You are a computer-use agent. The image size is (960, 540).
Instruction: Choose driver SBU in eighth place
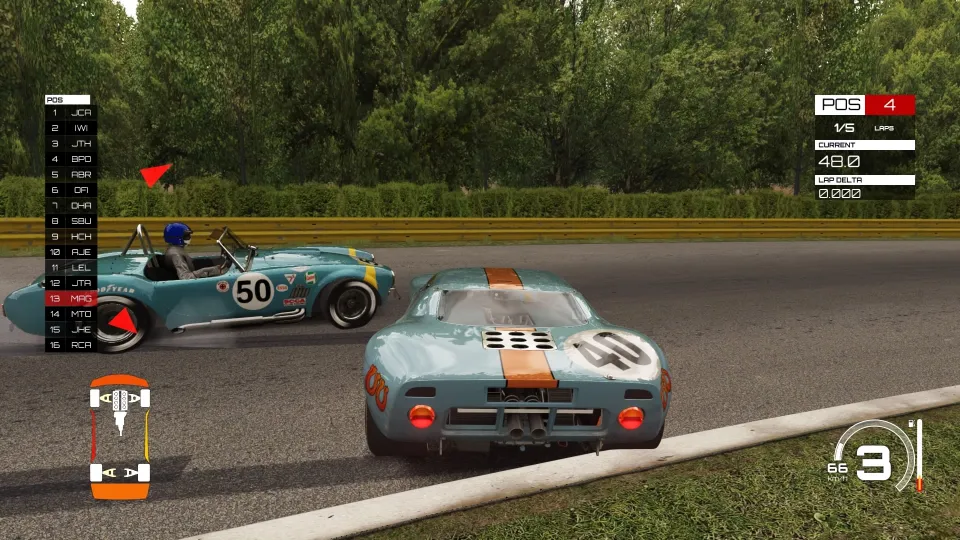(70, 220)
